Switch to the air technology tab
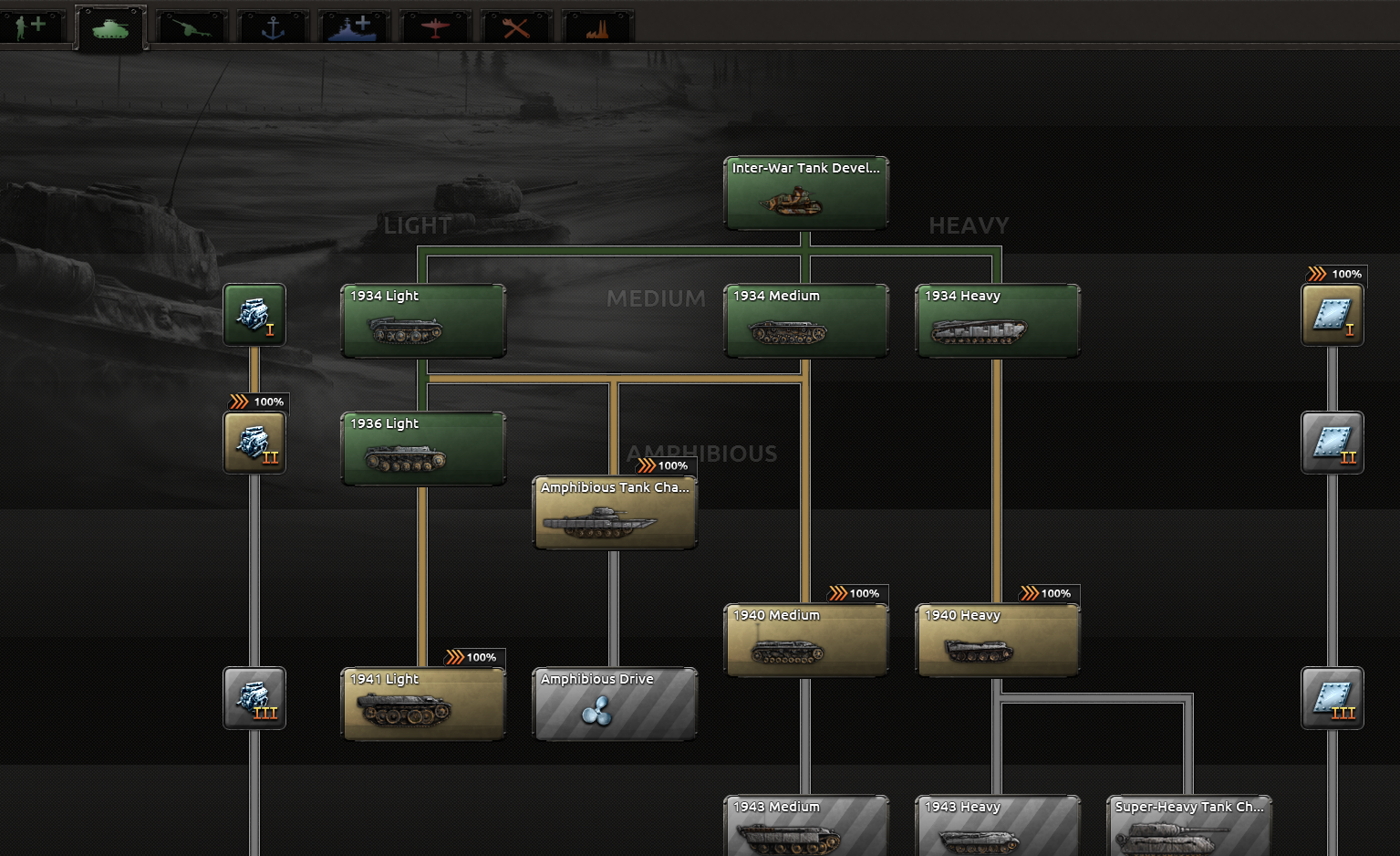 pos(435,26)
